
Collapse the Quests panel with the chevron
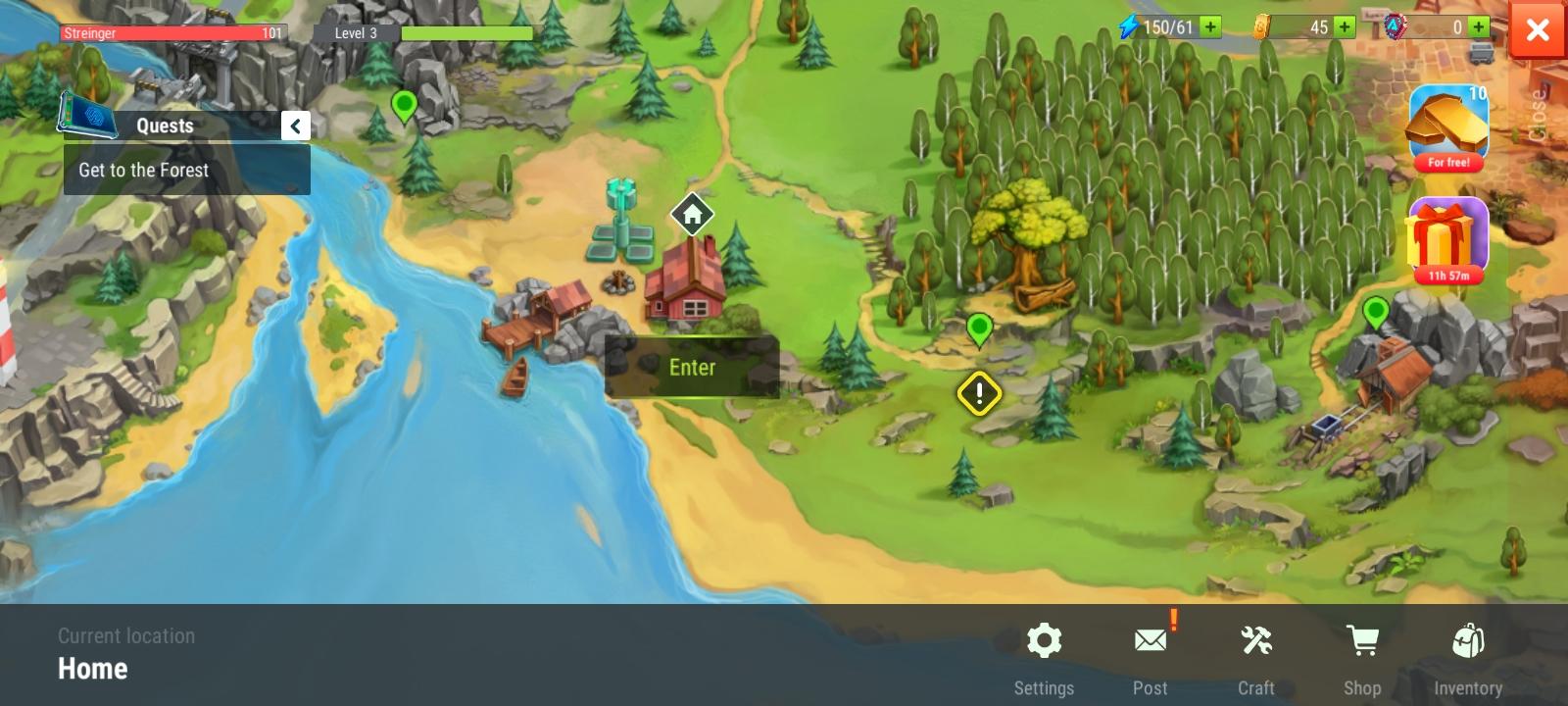tap(295, 126)
